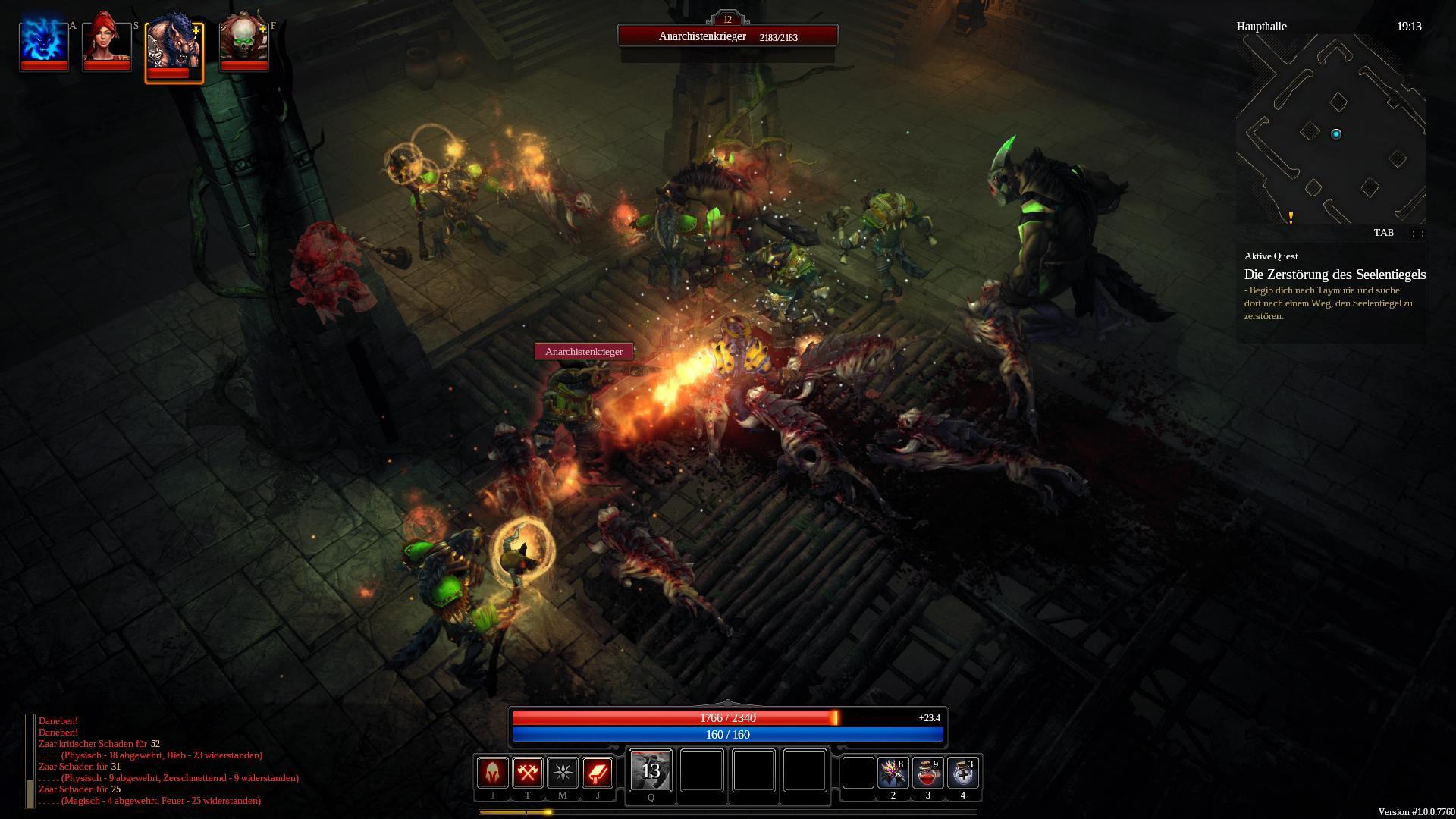Click the combat log panel
The image size is (1456, 819).
pos(167,761)
